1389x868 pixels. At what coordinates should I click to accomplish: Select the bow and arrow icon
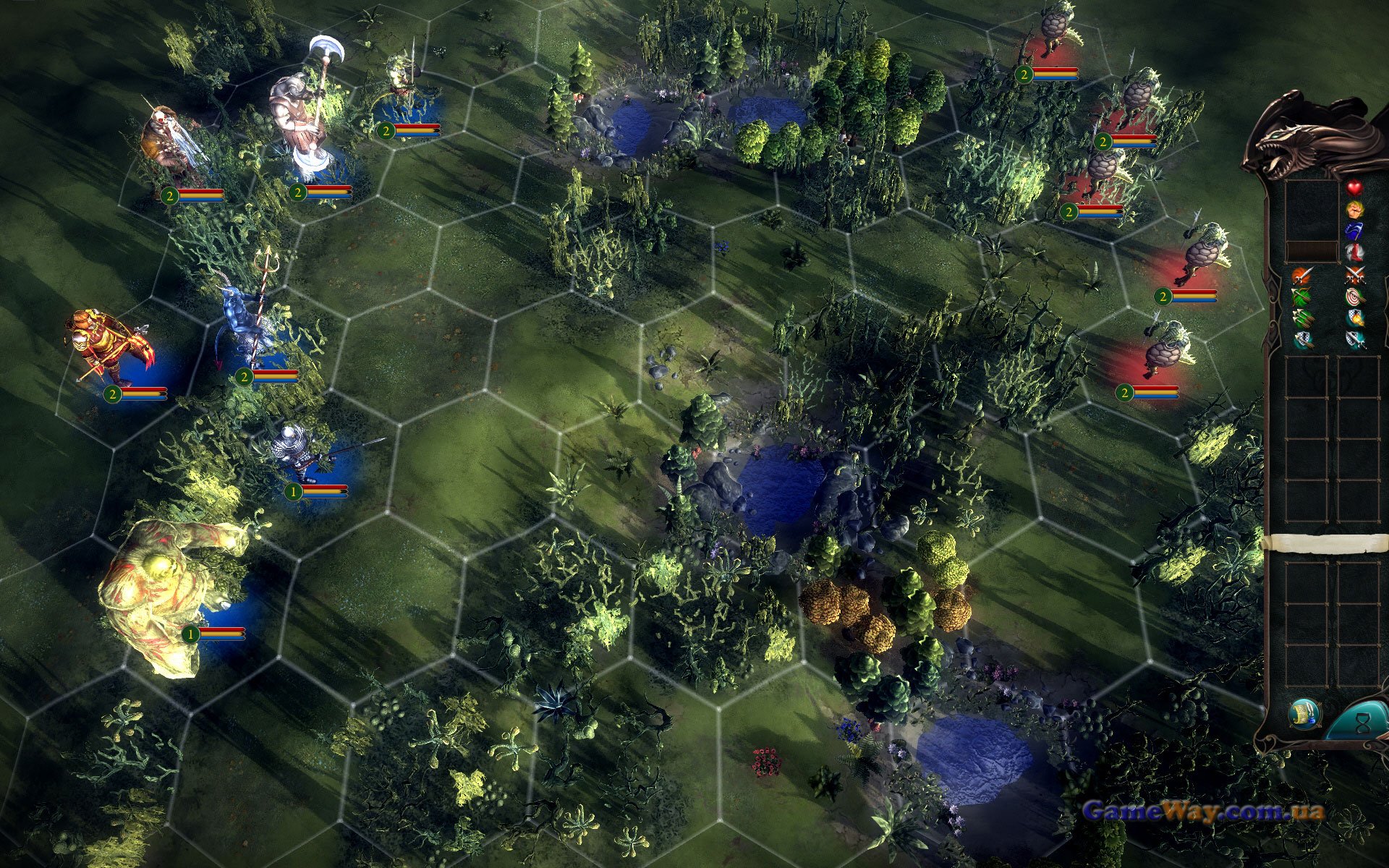coord(1301,297)
